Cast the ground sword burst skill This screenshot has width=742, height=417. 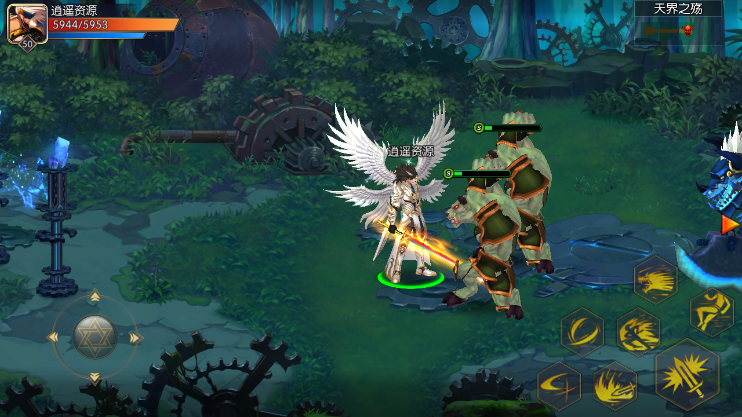click(614, 385)
